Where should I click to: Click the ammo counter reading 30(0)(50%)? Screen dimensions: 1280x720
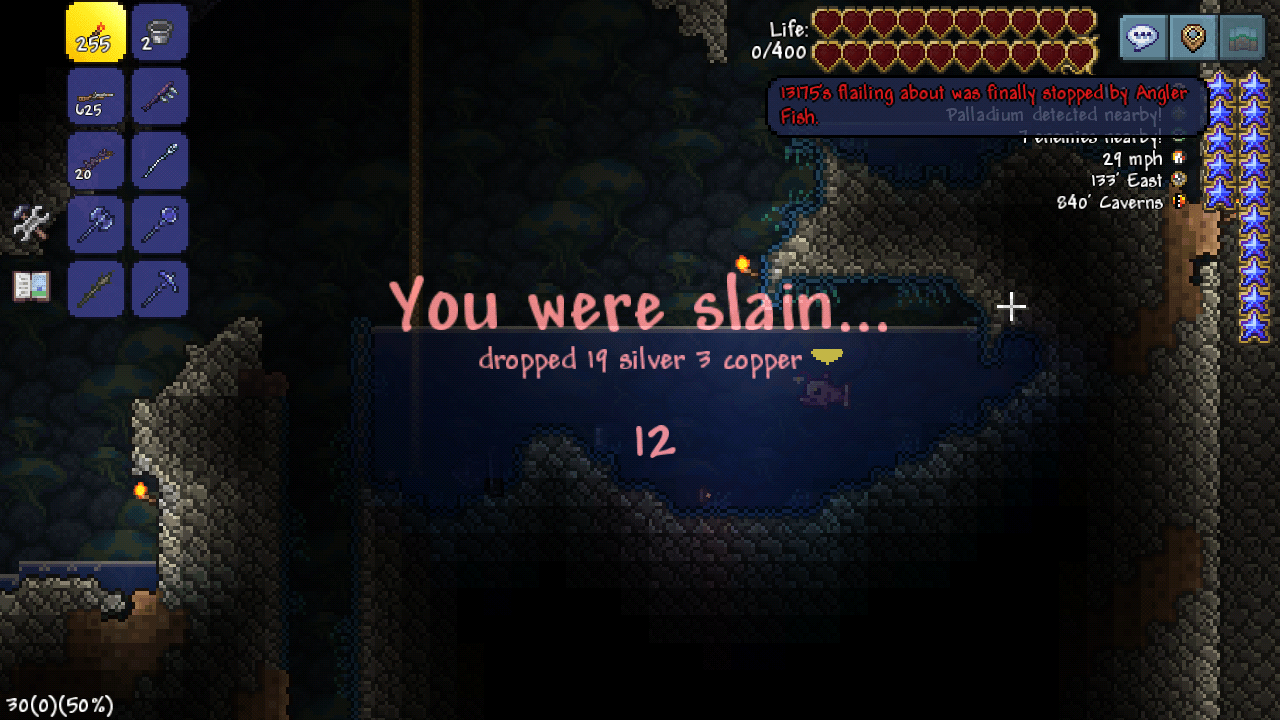(55, 705)
